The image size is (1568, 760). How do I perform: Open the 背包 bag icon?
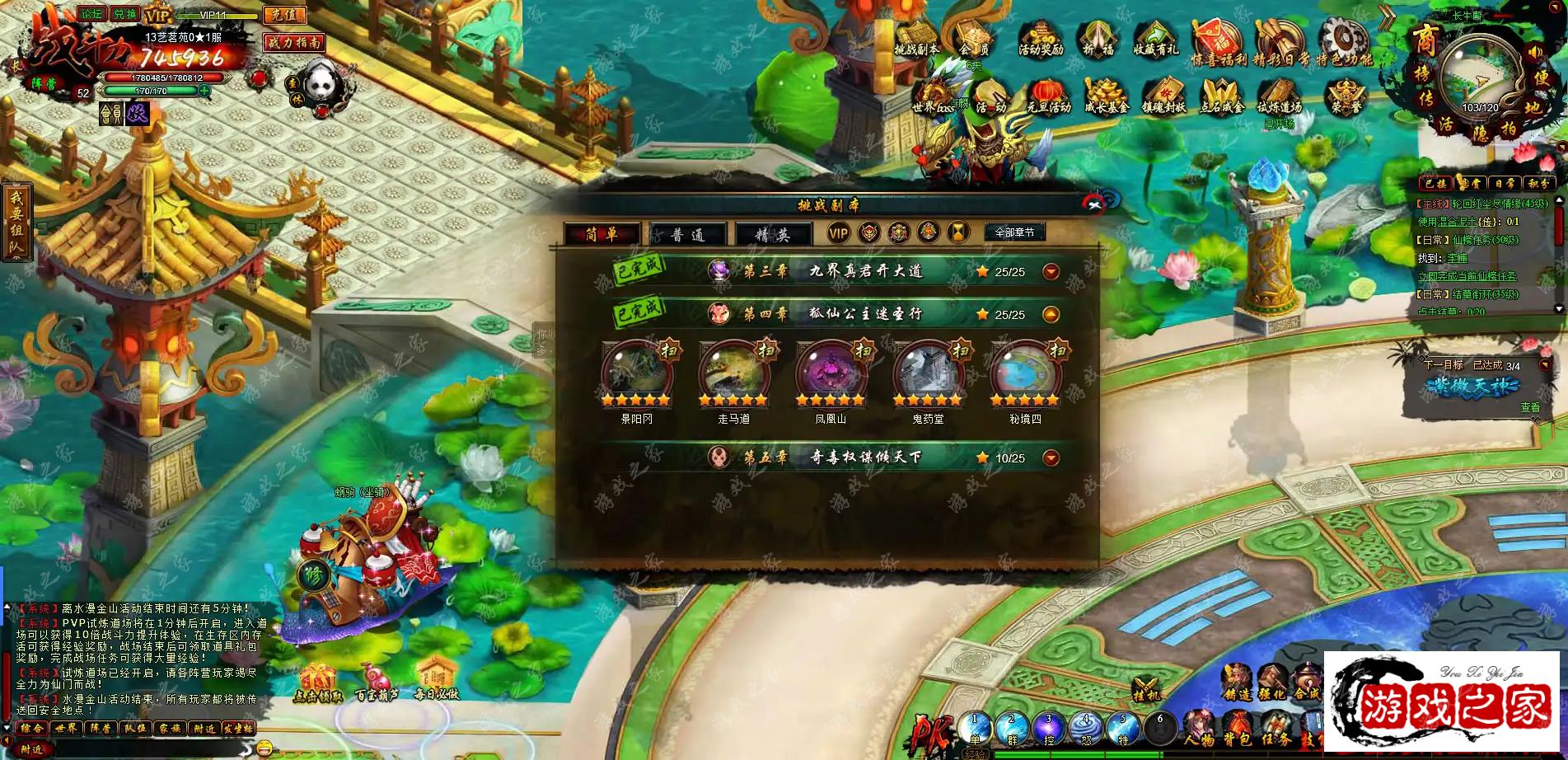(1237, 728)
